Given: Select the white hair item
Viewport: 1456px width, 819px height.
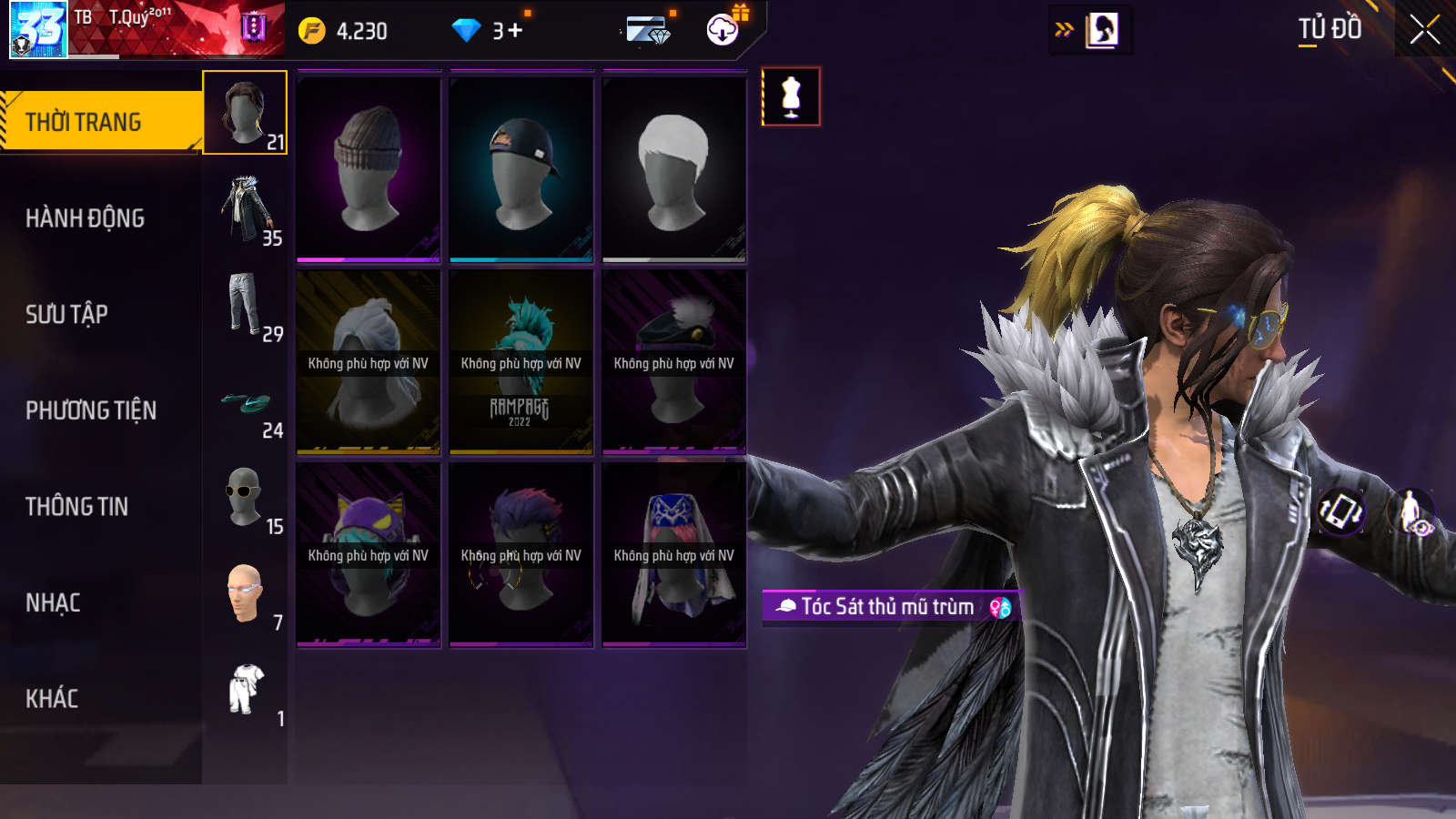Looking at the screenshot, I should pos(674,169).
